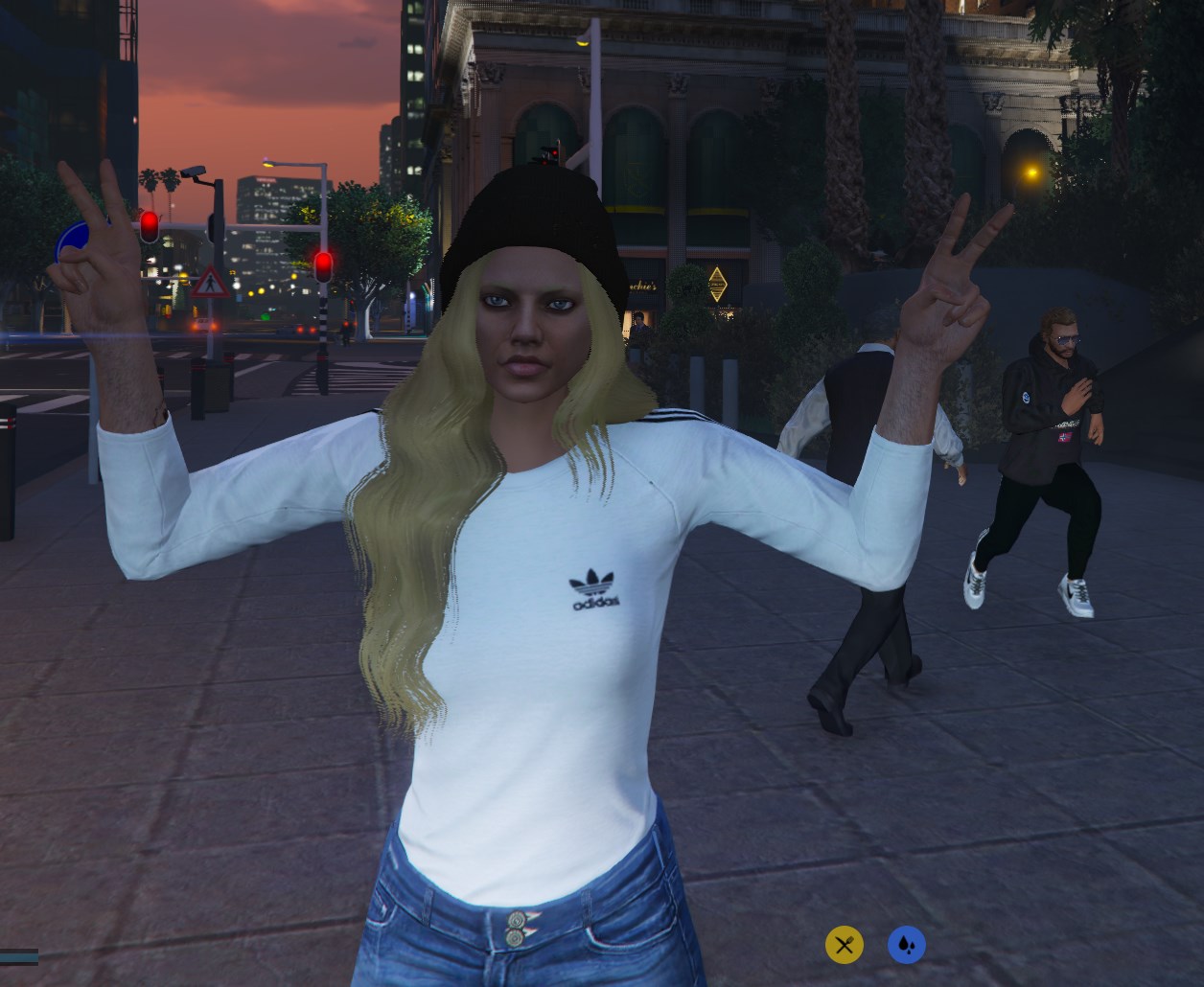Select the blue thirst water-drops icon
Viewport: 1204px width, 987px height.
906,946
